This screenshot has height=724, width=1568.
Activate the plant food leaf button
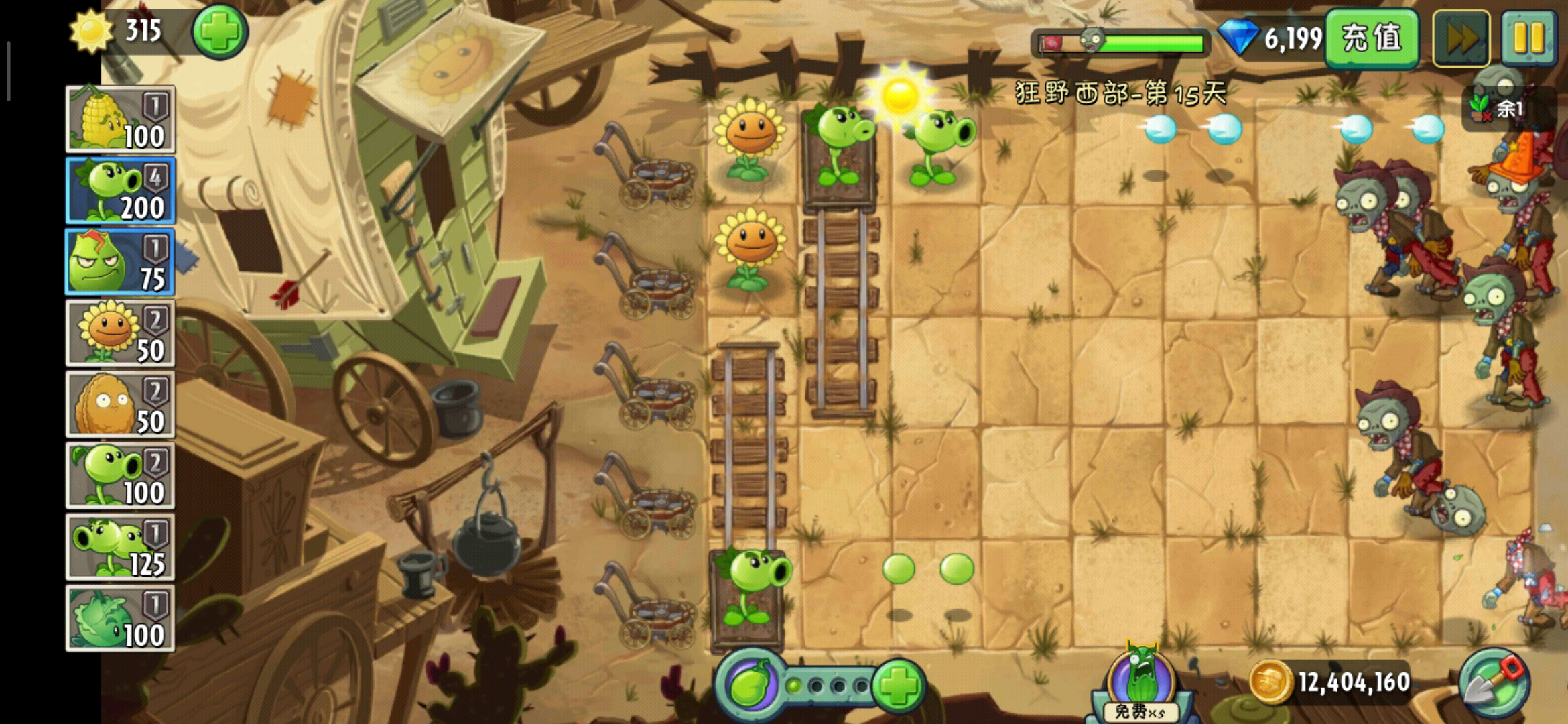coord(750,685)
